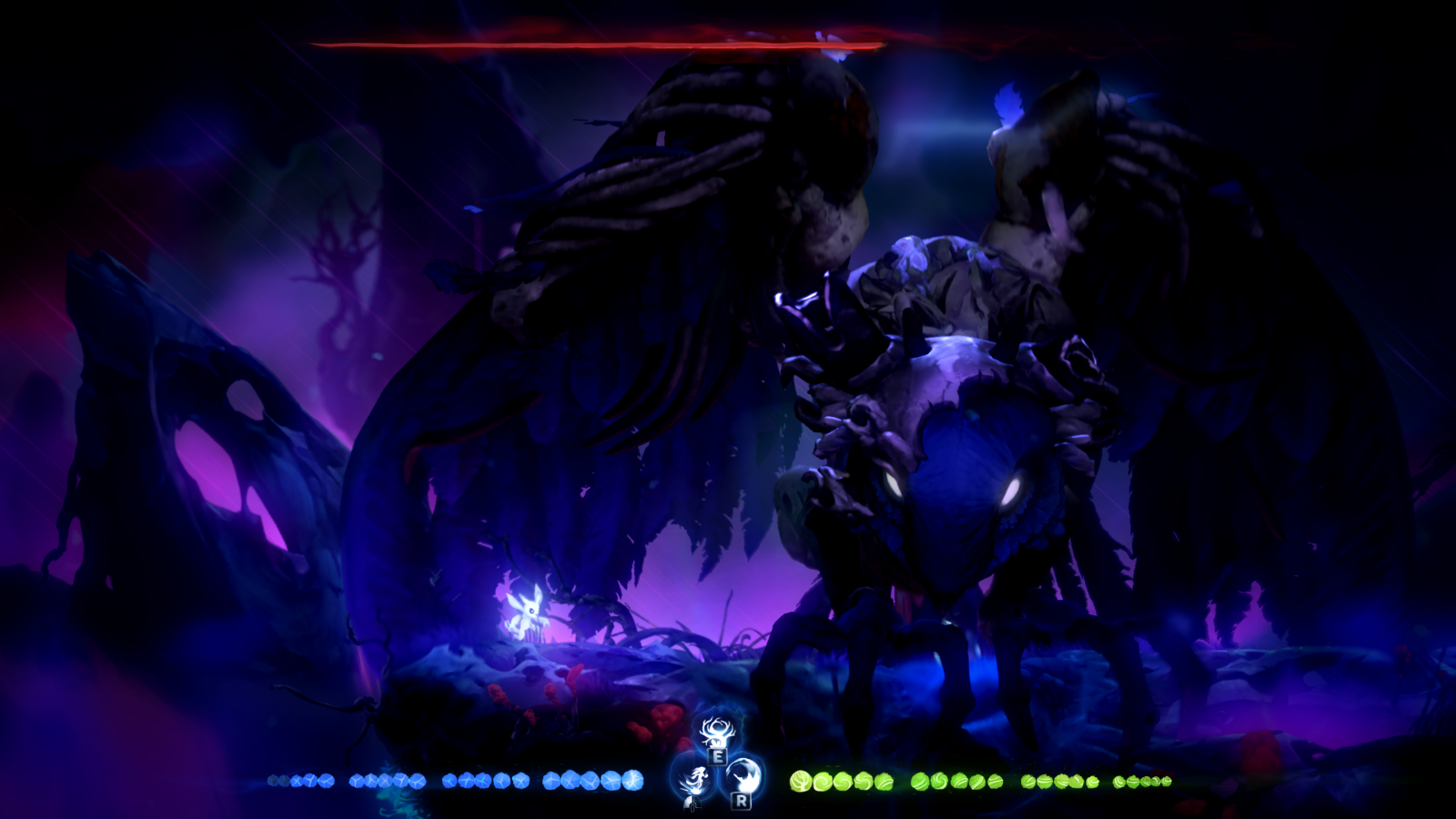Select the glowing orb ability above the R keybind
This screenshot has width=1456, height=819.
(x=743, y=775)
